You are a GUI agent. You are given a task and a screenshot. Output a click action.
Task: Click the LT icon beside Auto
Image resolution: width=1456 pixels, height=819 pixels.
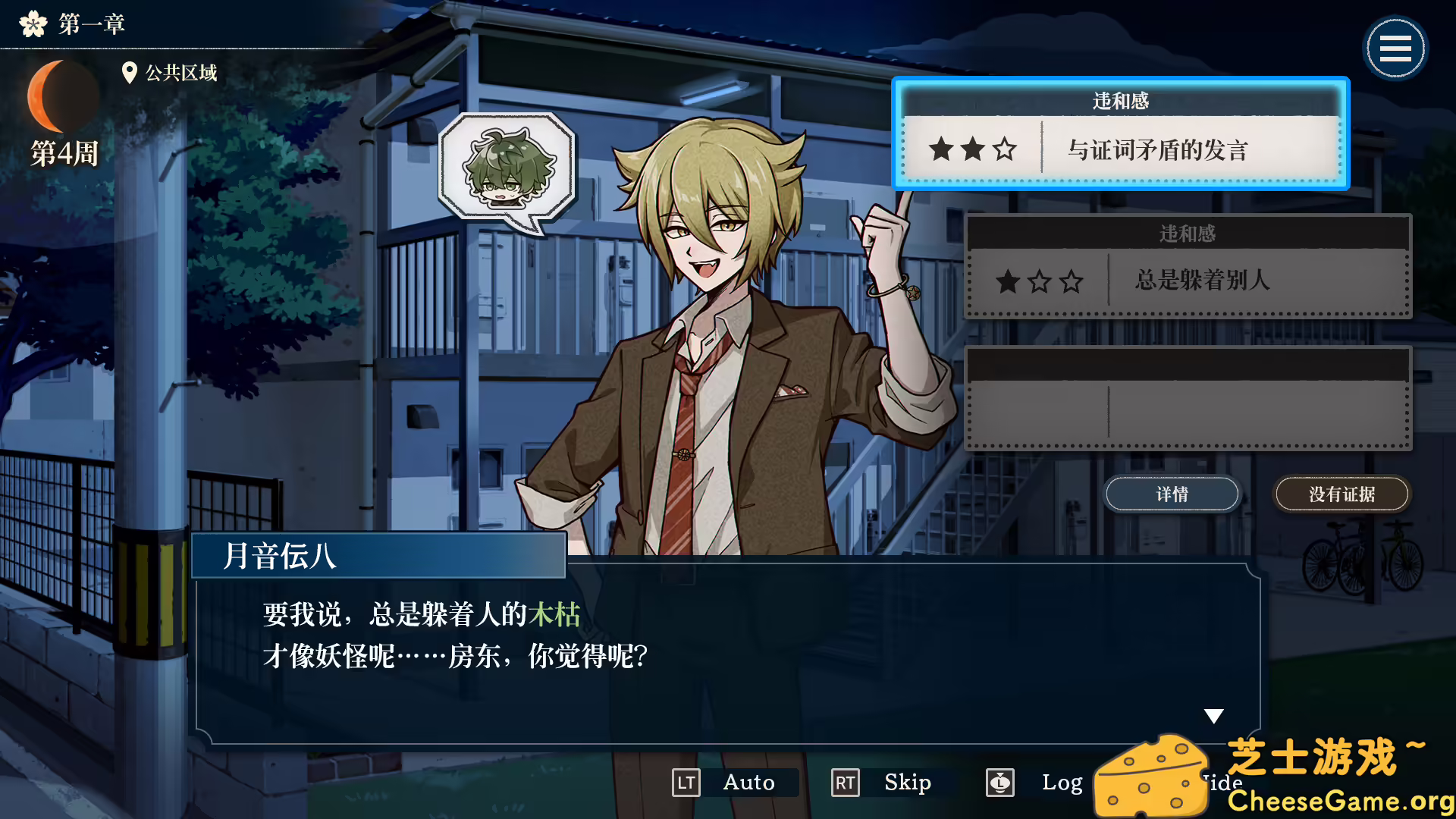click(686, 783)
